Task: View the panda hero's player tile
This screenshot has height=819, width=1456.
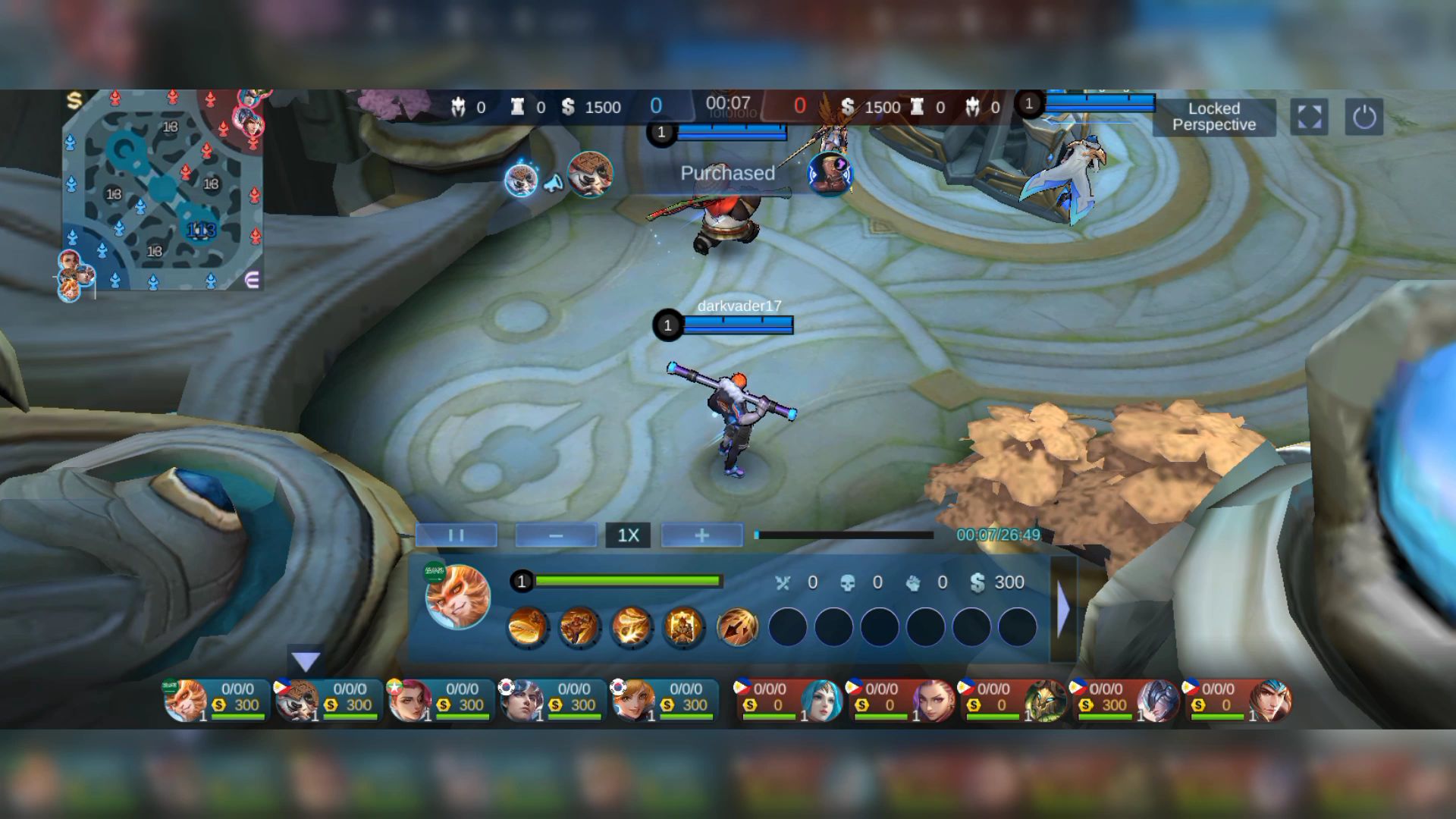Action: pyautogui.click(x=326, y=699)
